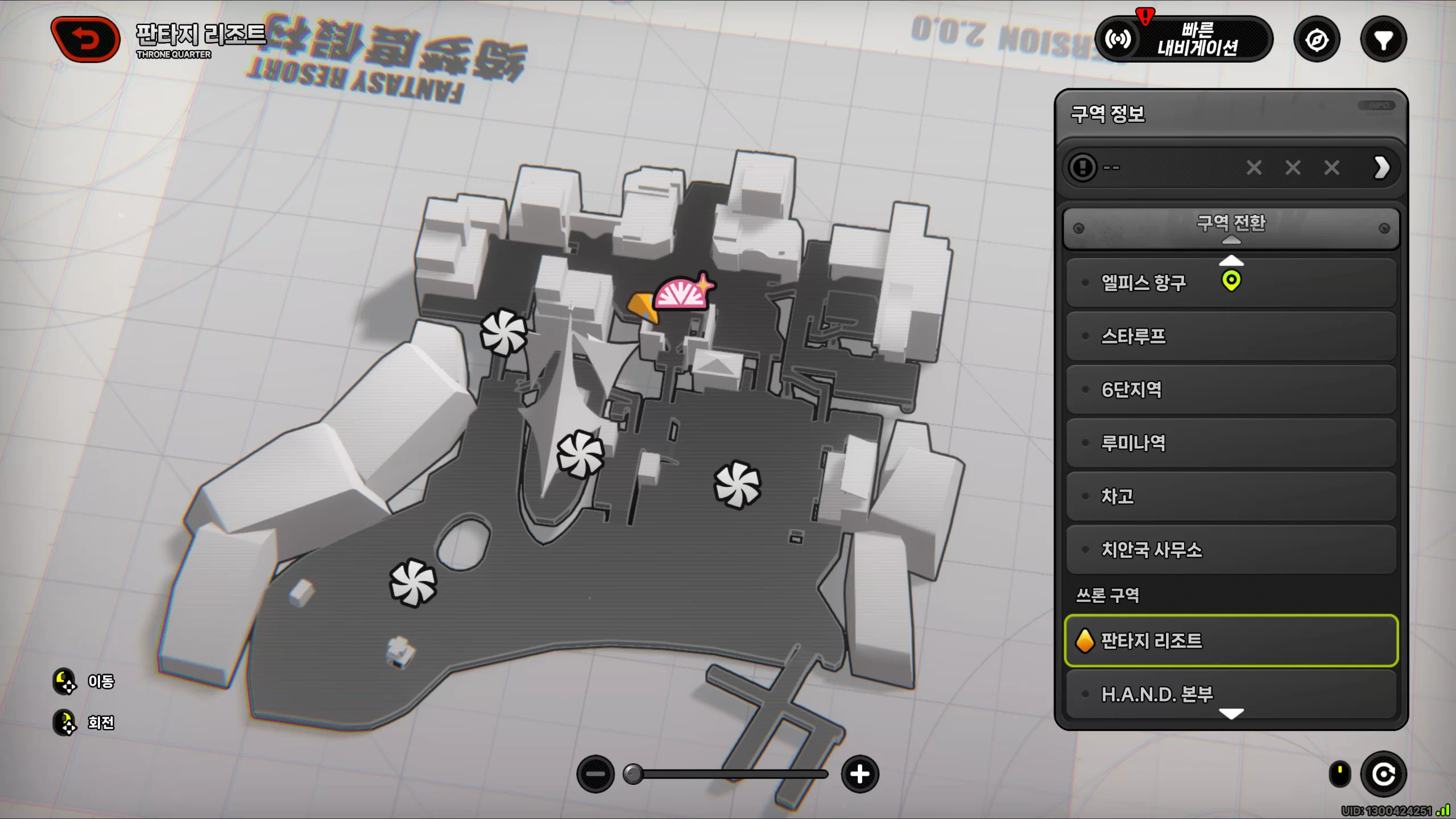The height and width of the screenshot is (819, 1456).
Task: Select the pink fan-shaped map marker
Action: [x=682, y=293]
